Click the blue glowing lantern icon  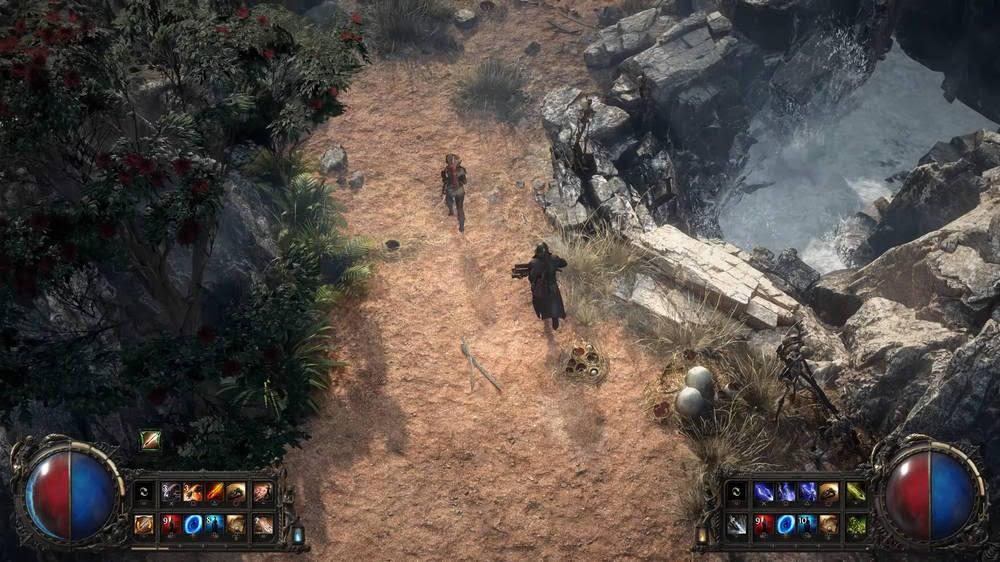(298, 535)
